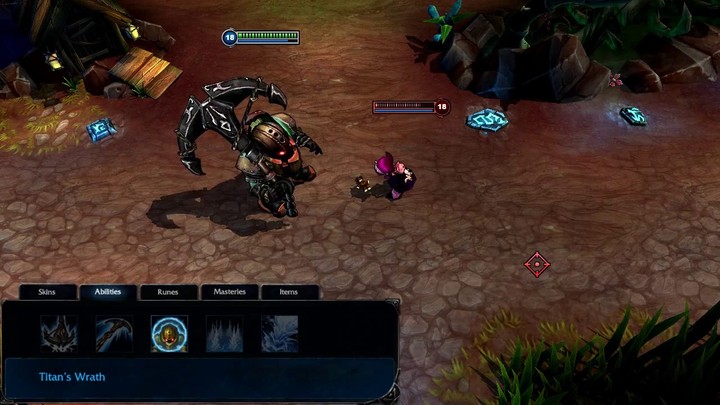Show the Masteries tab
The height and width of the screenshot is (405, 720).
point(229,292)
